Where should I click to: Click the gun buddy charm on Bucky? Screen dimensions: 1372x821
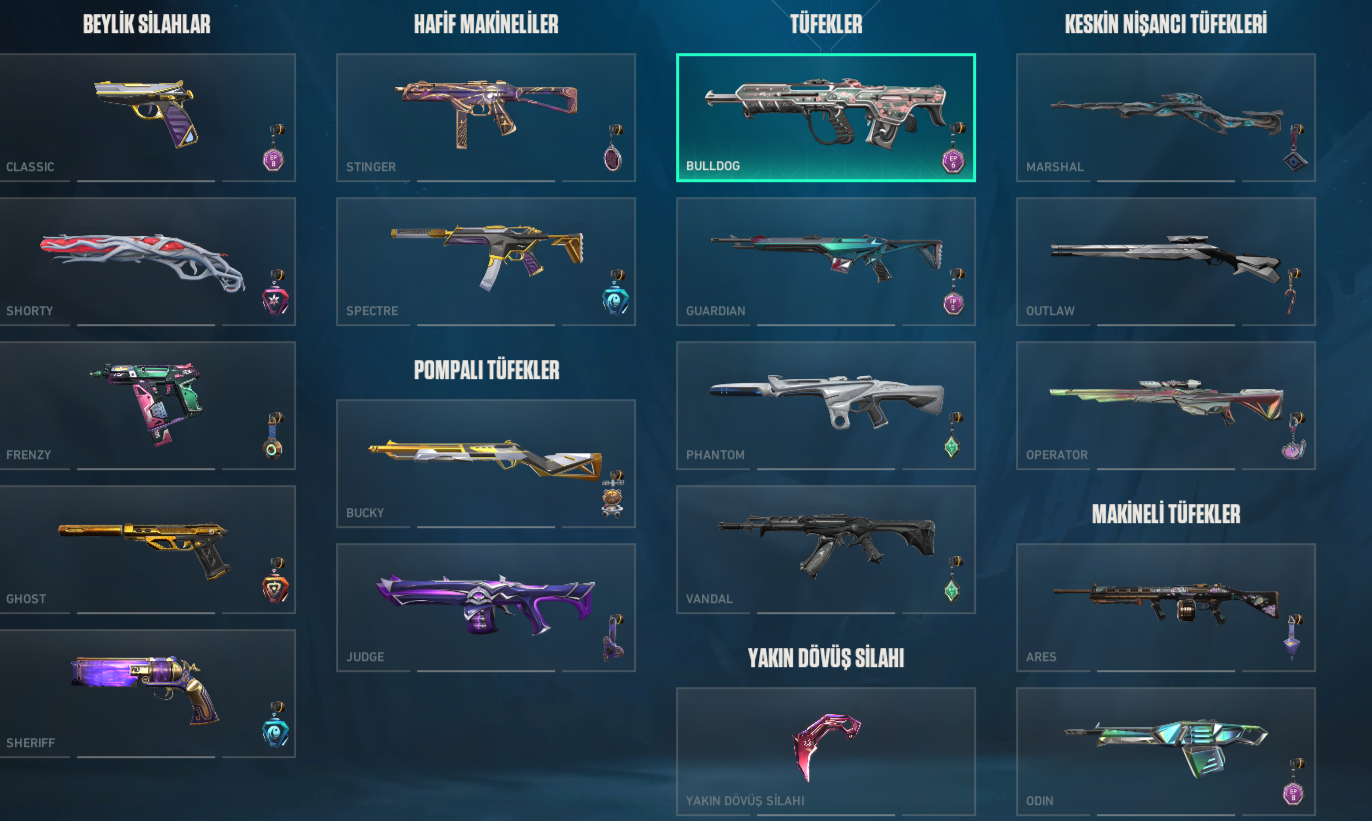pyautogui.click(x=614, y=494)
